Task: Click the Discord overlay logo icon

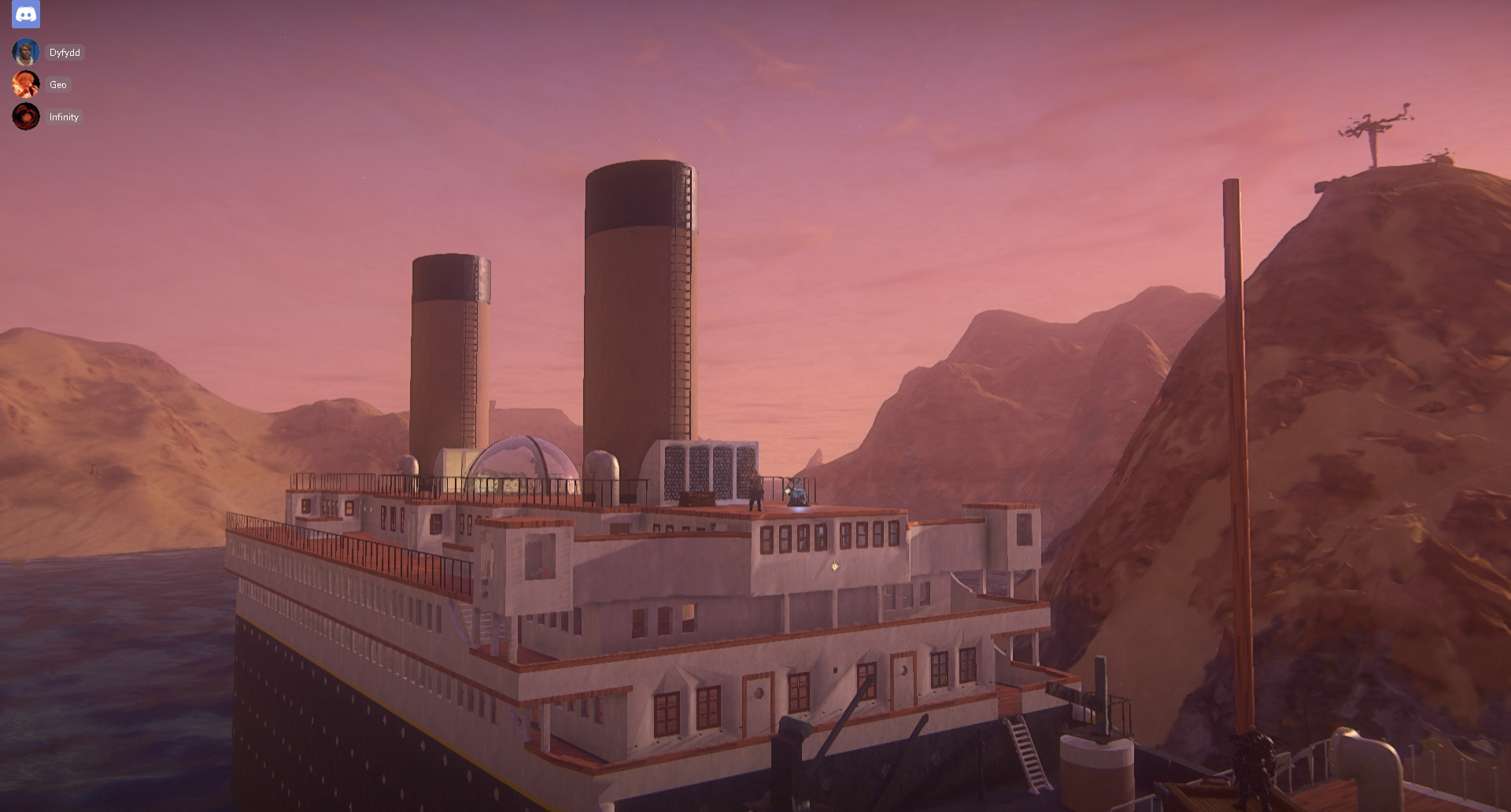Action: (26, 14)
